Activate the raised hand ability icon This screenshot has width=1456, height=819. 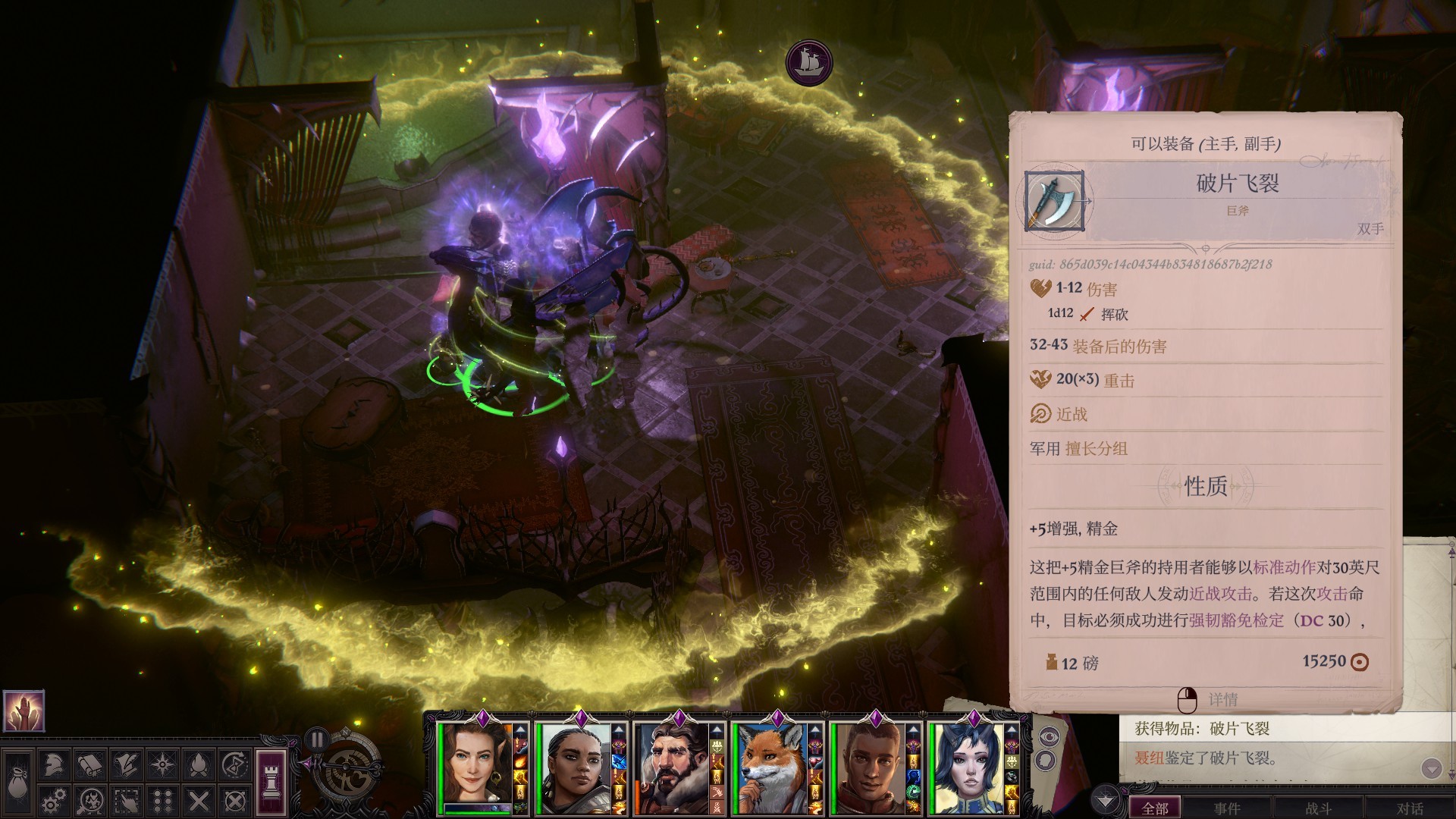click(x=24, y=711)
